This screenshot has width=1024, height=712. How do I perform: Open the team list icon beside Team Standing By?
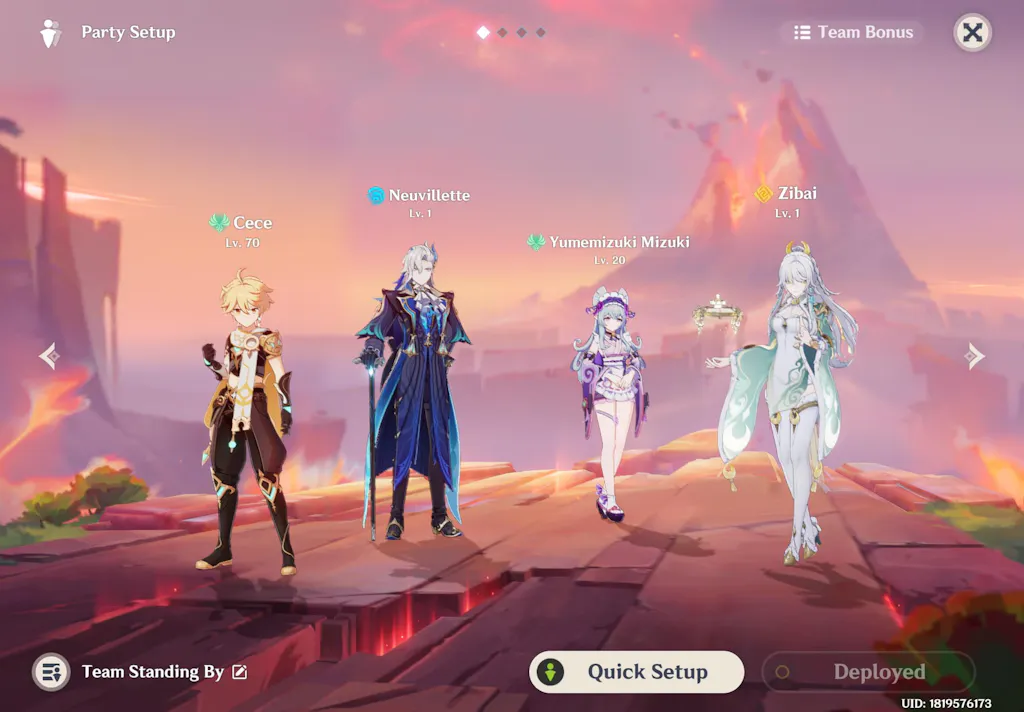coord(50,672)
